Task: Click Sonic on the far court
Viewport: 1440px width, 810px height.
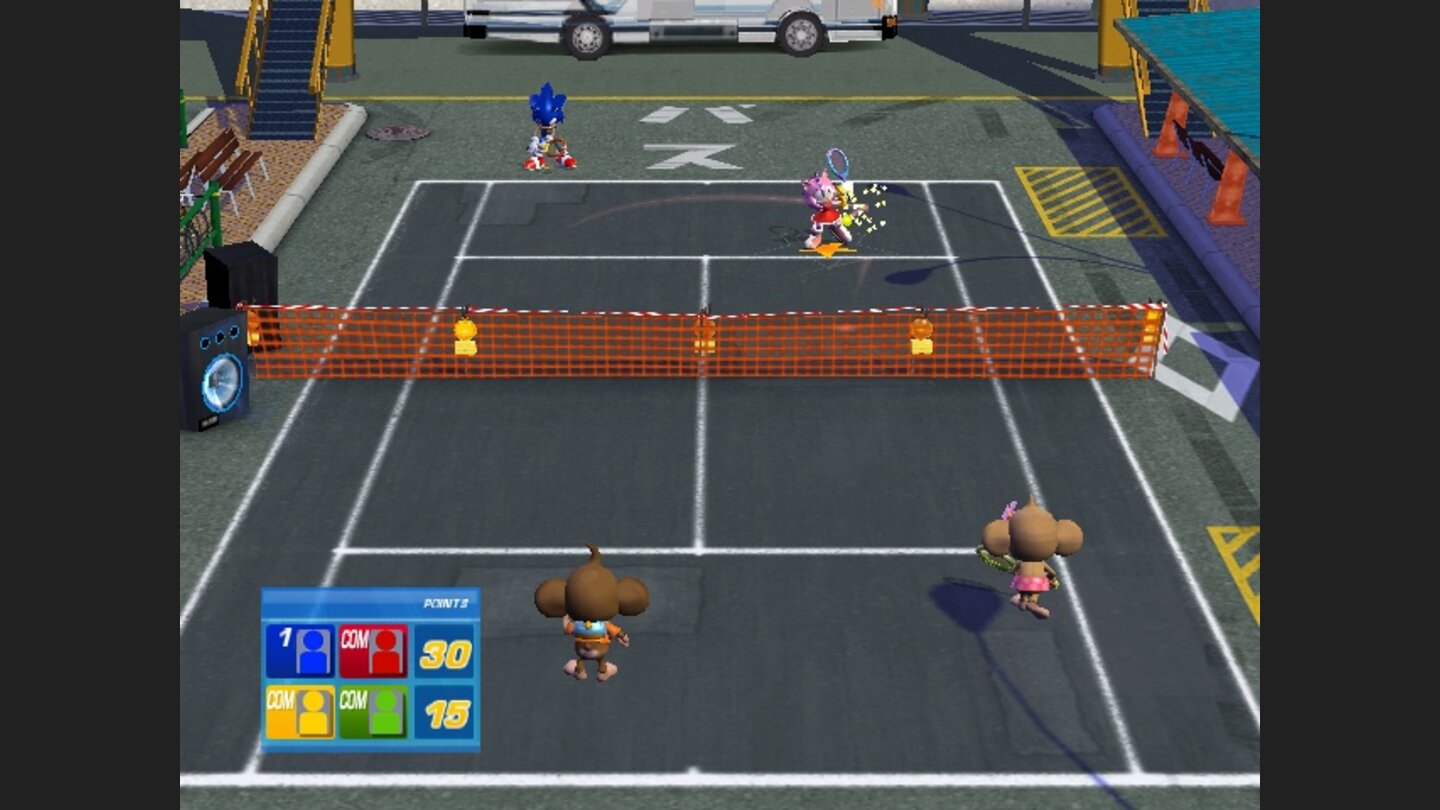Action: [x=546, y=125]
